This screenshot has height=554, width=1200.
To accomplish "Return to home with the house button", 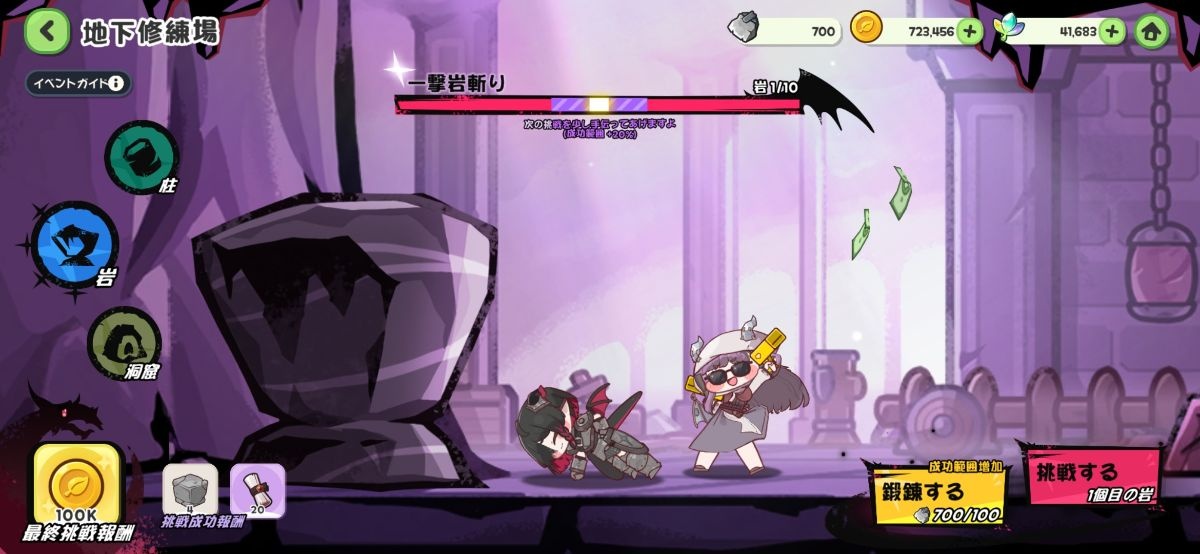I will click(1152, 31).
